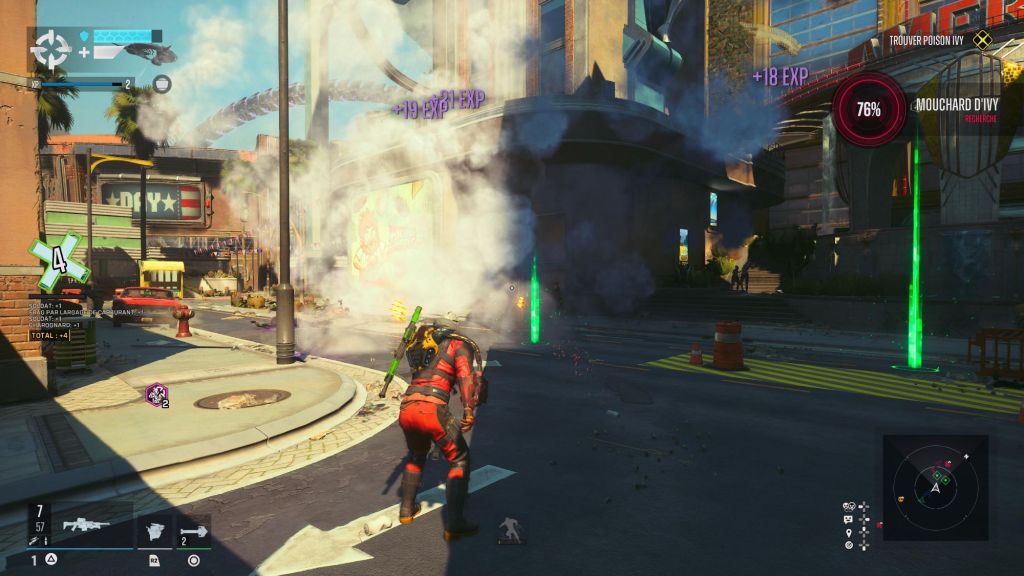Activate the melee ability slot

pyautogui.click(x=155, y=531)
